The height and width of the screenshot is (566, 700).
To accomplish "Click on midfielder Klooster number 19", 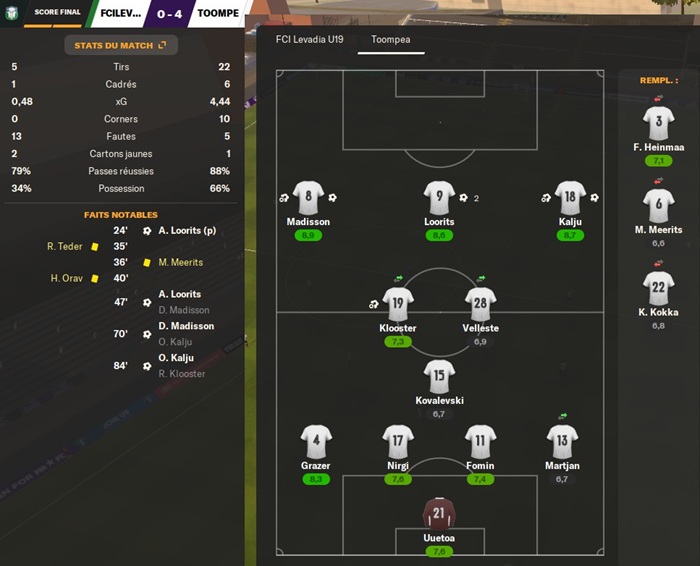I will pyautogui.click(x=397, y=304).
